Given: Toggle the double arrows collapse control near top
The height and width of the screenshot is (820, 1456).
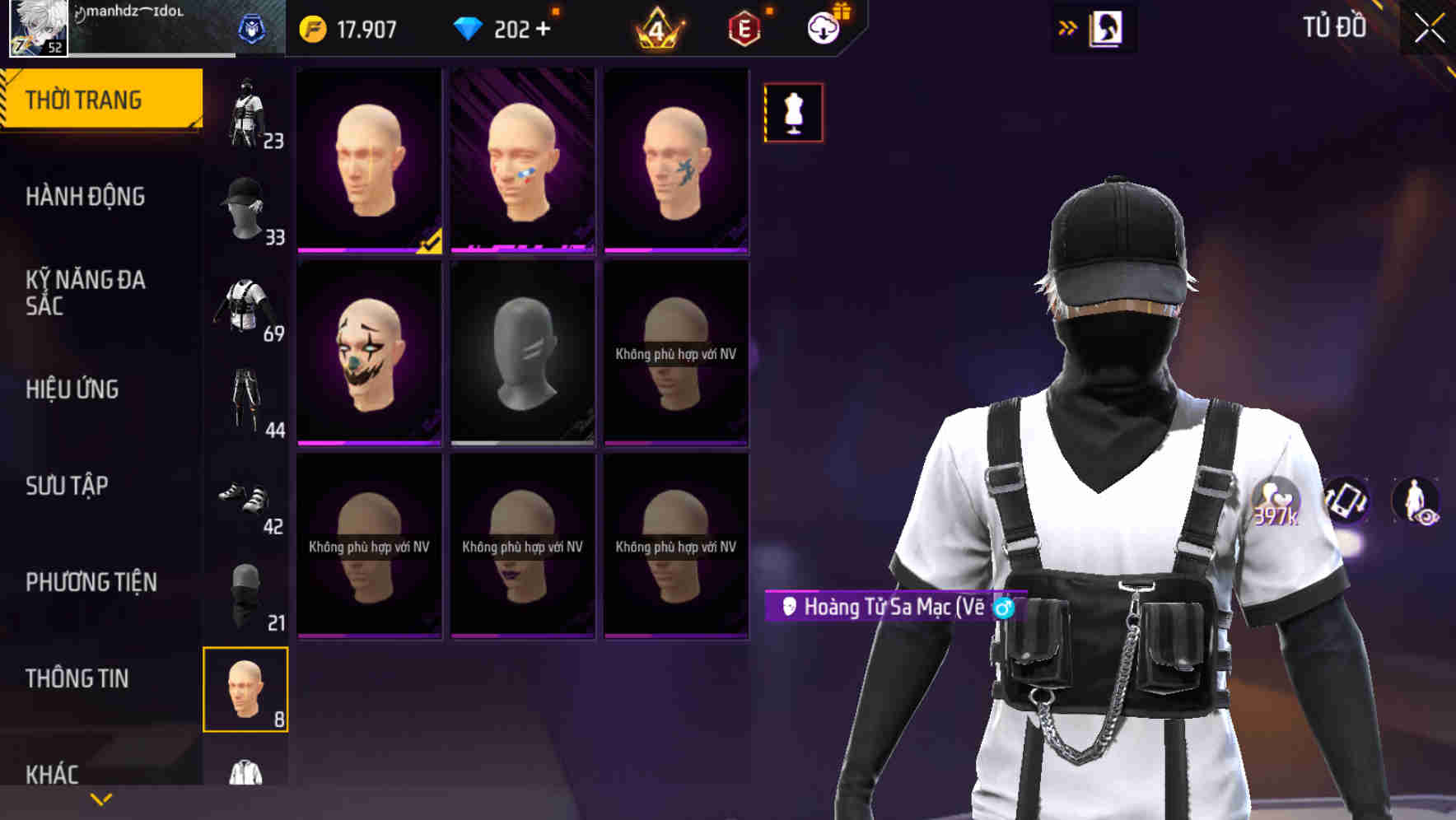Looking at the screenshot, I should 1068,26.
